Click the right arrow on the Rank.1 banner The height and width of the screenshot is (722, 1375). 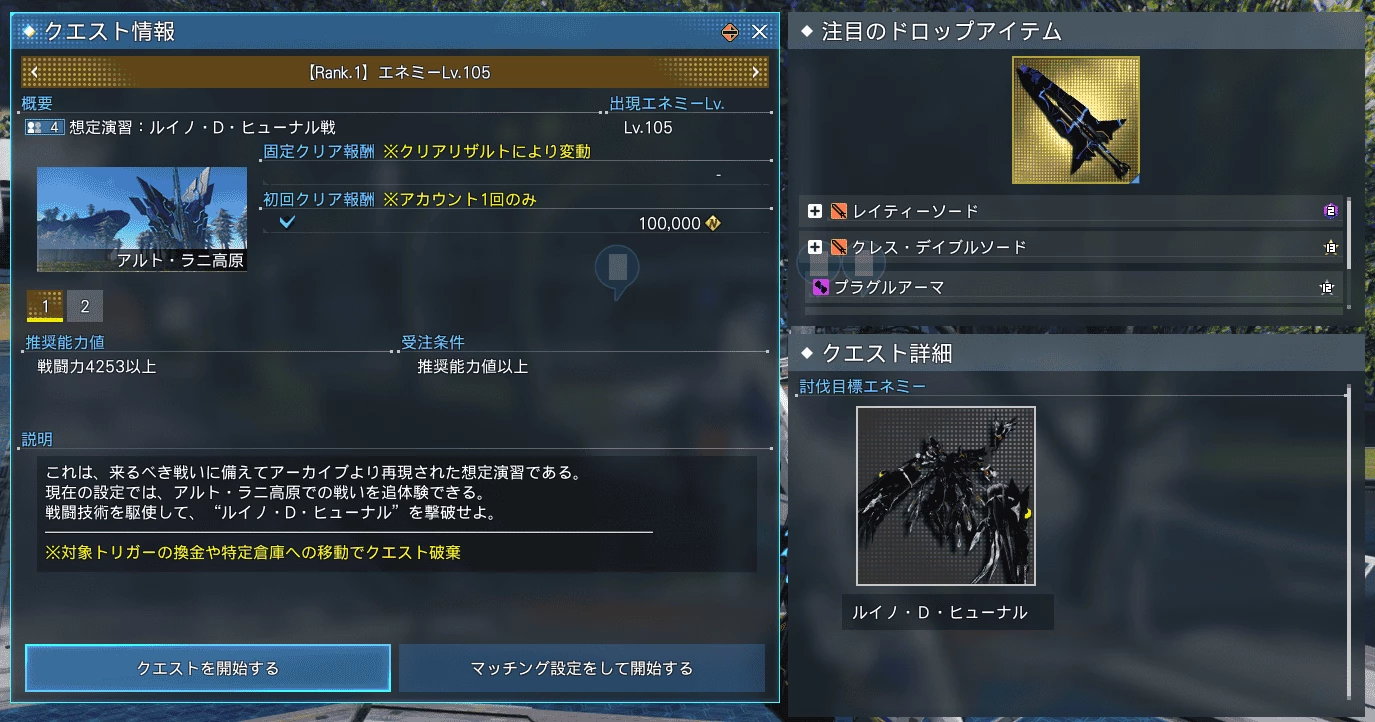(758, 72)
